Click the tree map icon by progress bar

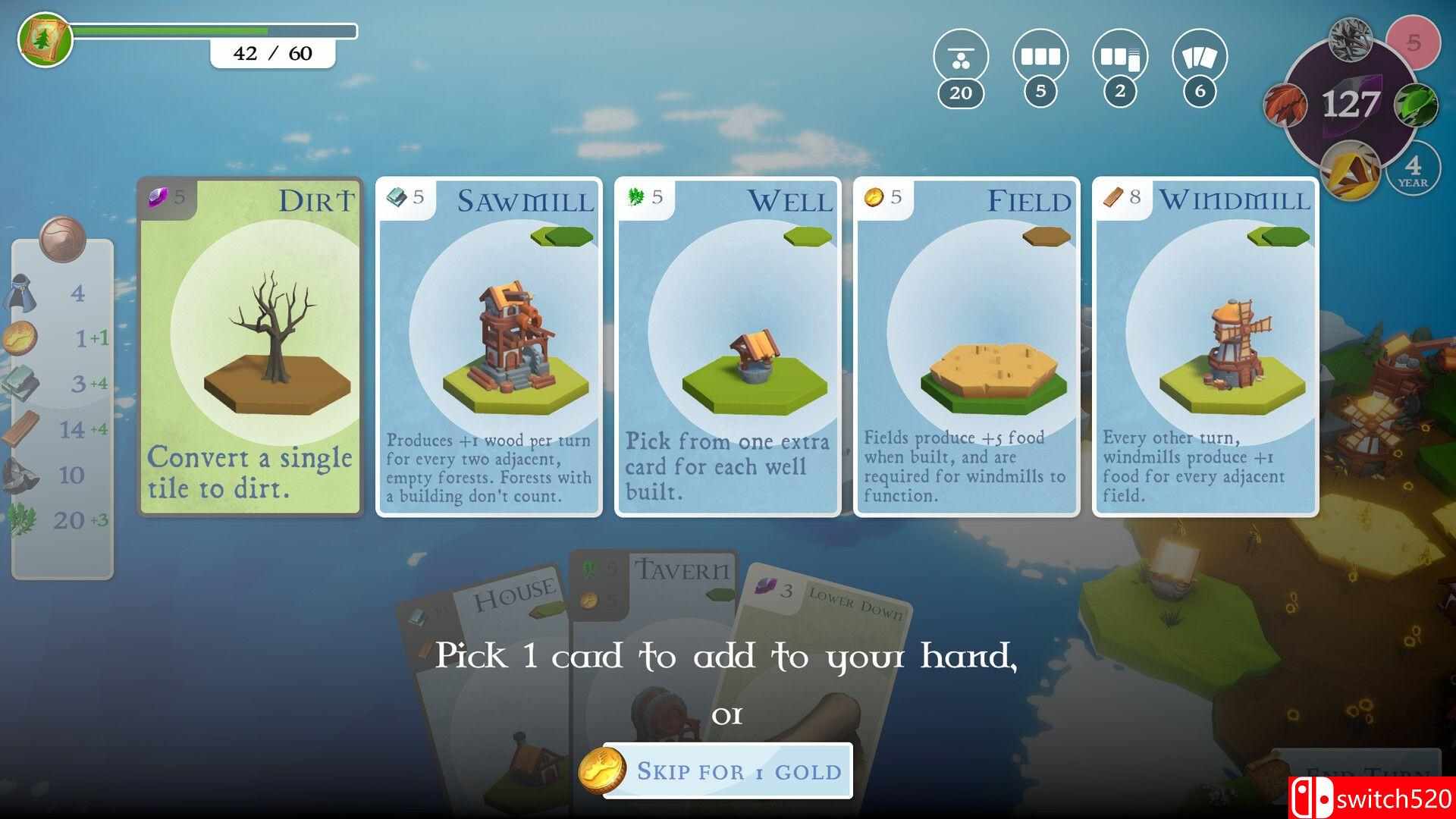[x=45, y=39]
